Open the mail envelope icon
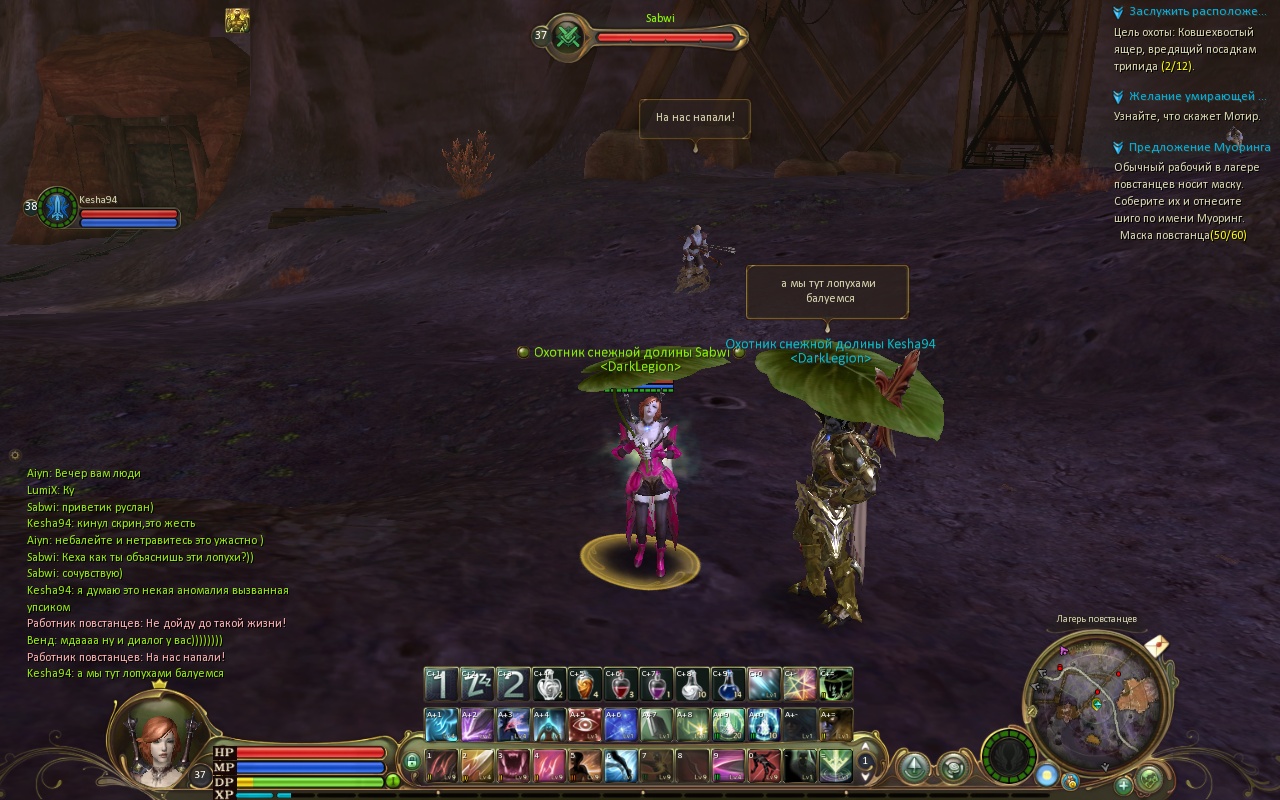The height and width of the screenshot is (800, 1280). 1156,645
